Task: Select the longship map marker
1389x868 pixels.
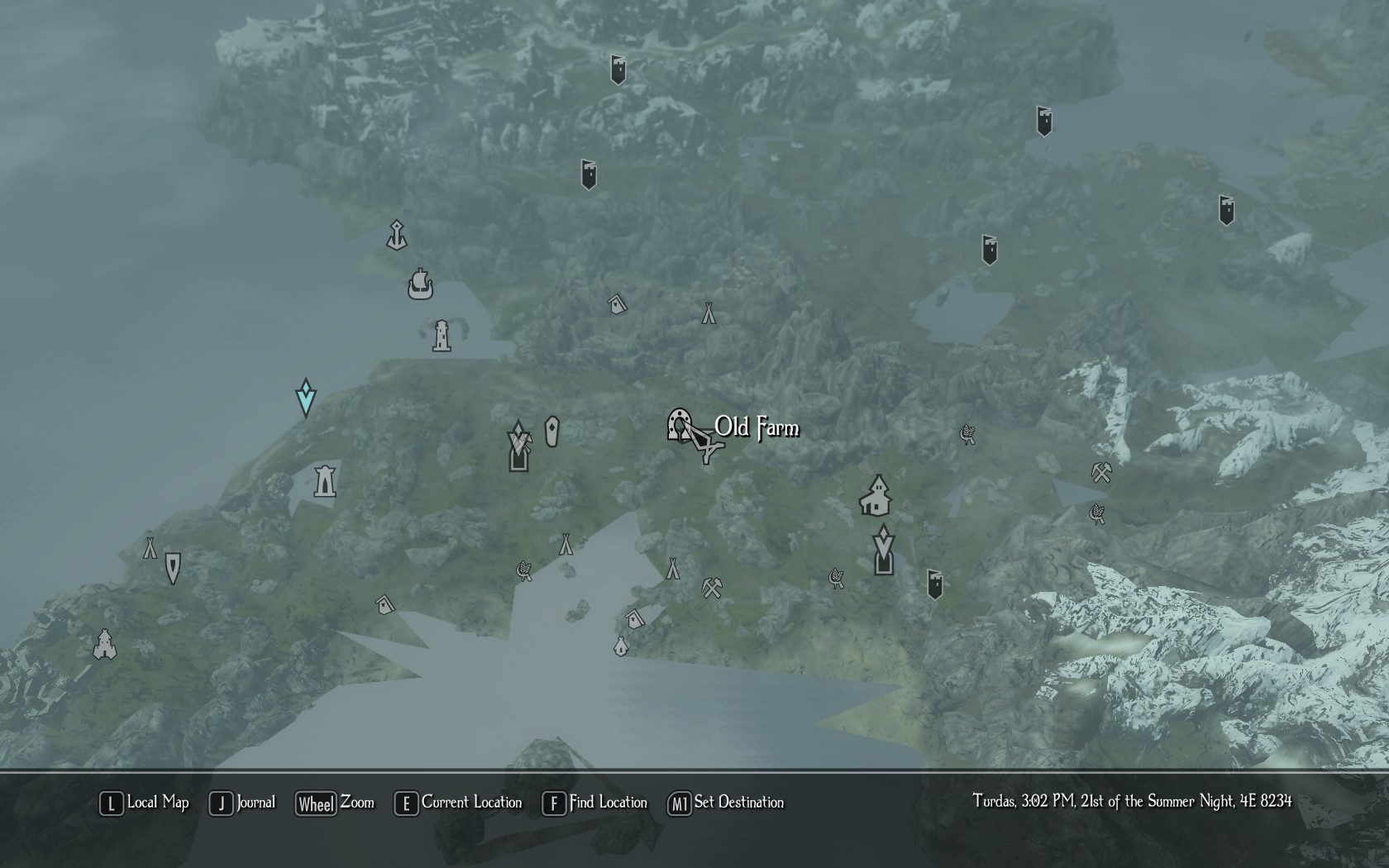Action: tap(420, 284)
